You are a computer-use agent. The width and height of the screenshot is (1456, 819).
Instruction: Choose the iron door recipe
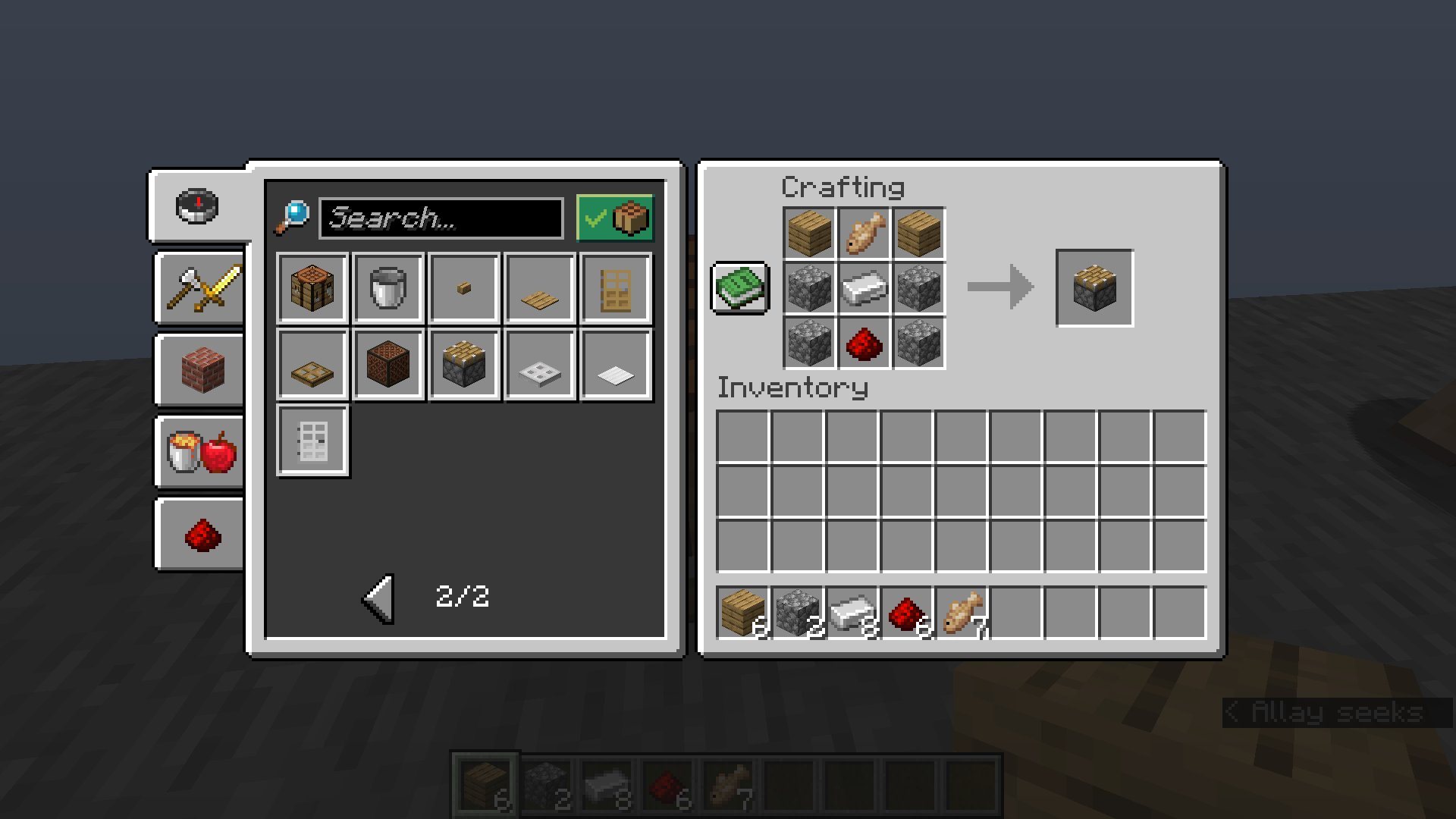pos(312,440)
